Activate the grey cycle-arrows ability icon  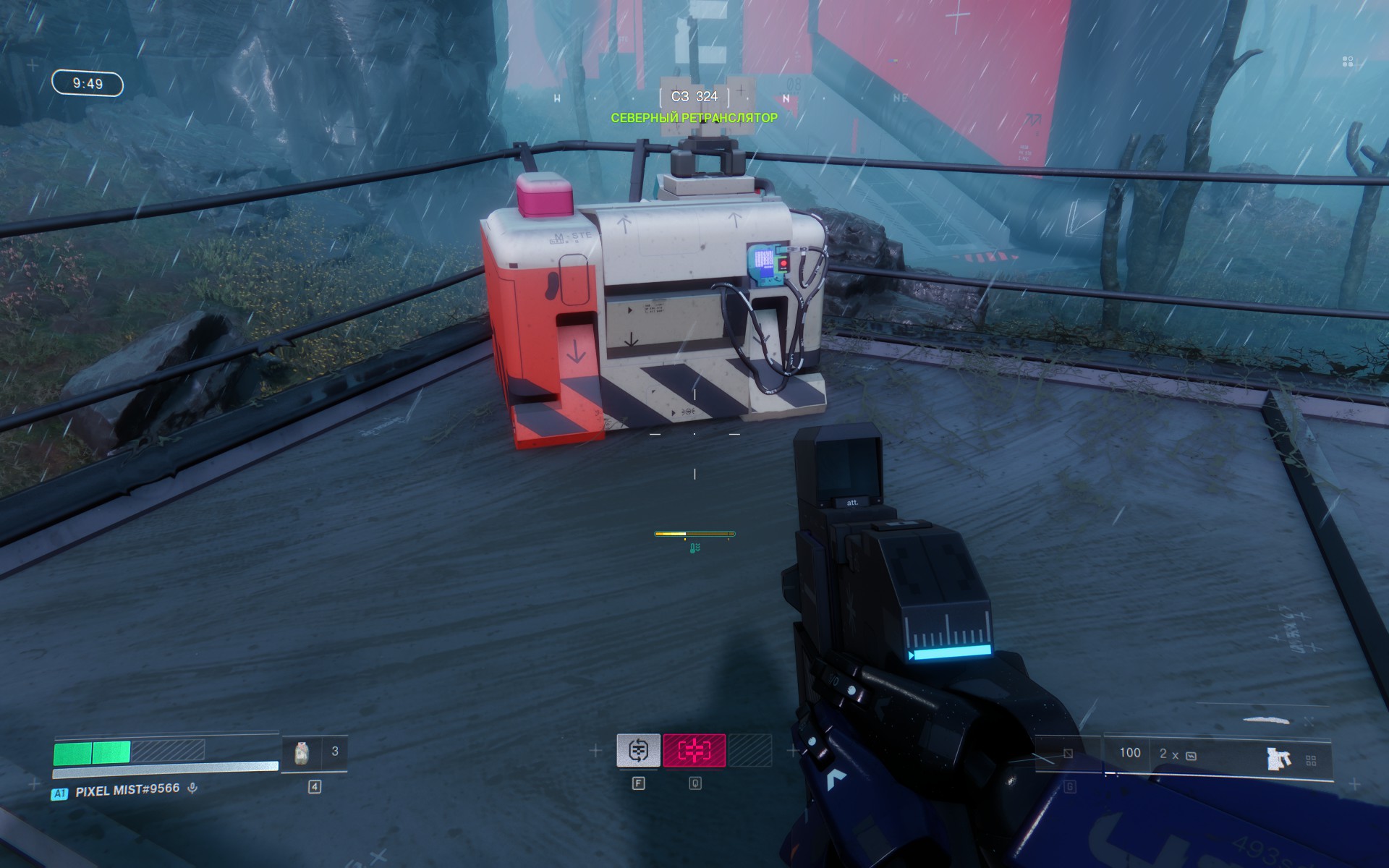[638, 751]
